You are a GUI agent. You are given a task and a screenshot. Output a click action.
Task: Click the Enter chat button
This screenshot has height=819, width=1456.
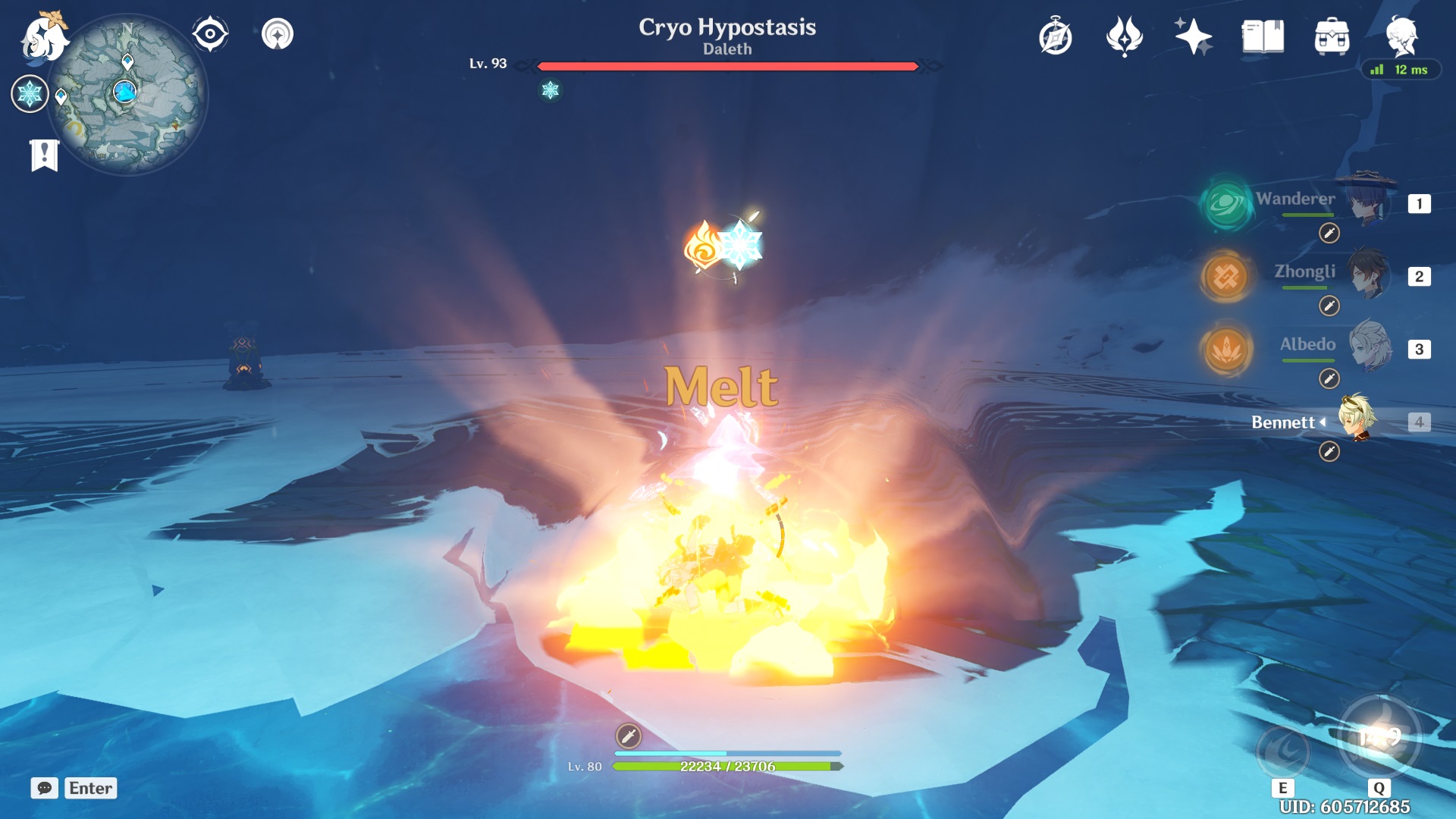pos(90,789)
